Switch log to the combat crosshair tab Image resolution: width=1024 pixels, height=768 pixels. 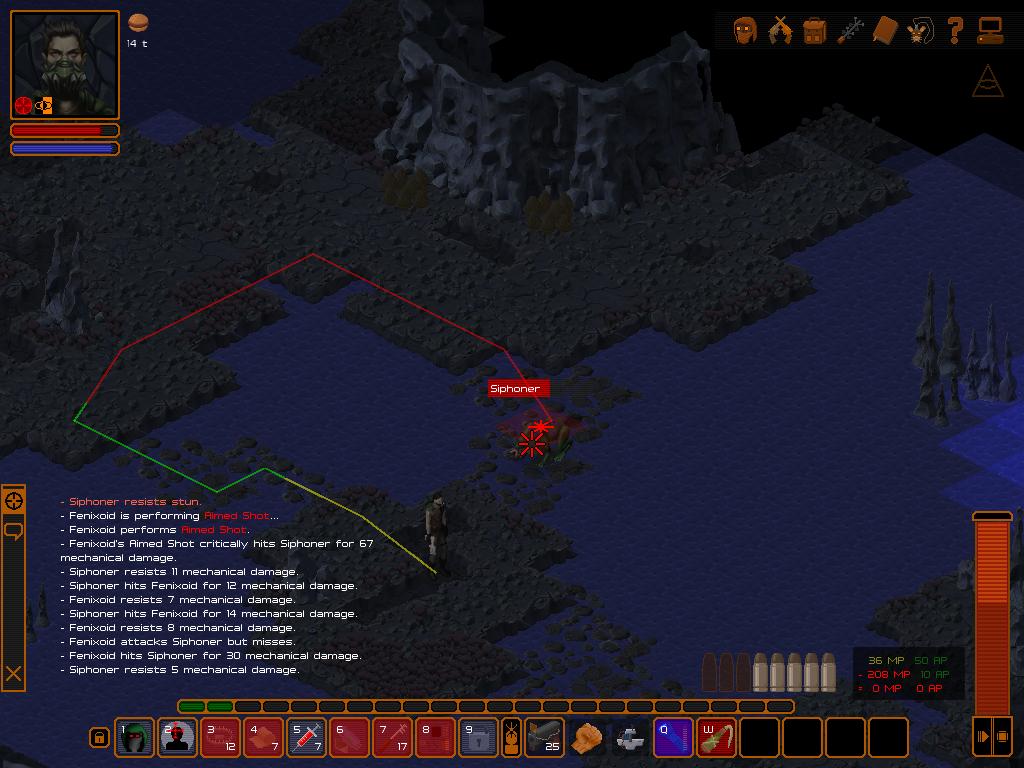click(14, 501)
